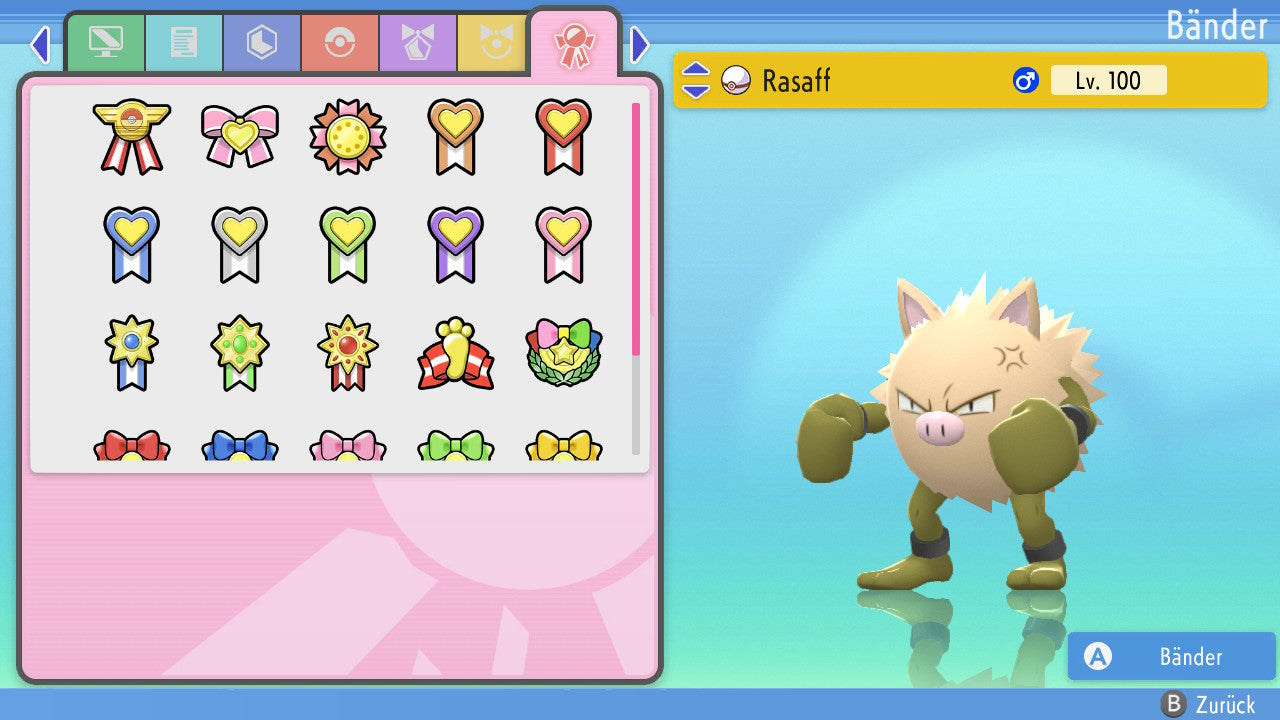
Task: Open the Bänder button
Action: 1171,656
